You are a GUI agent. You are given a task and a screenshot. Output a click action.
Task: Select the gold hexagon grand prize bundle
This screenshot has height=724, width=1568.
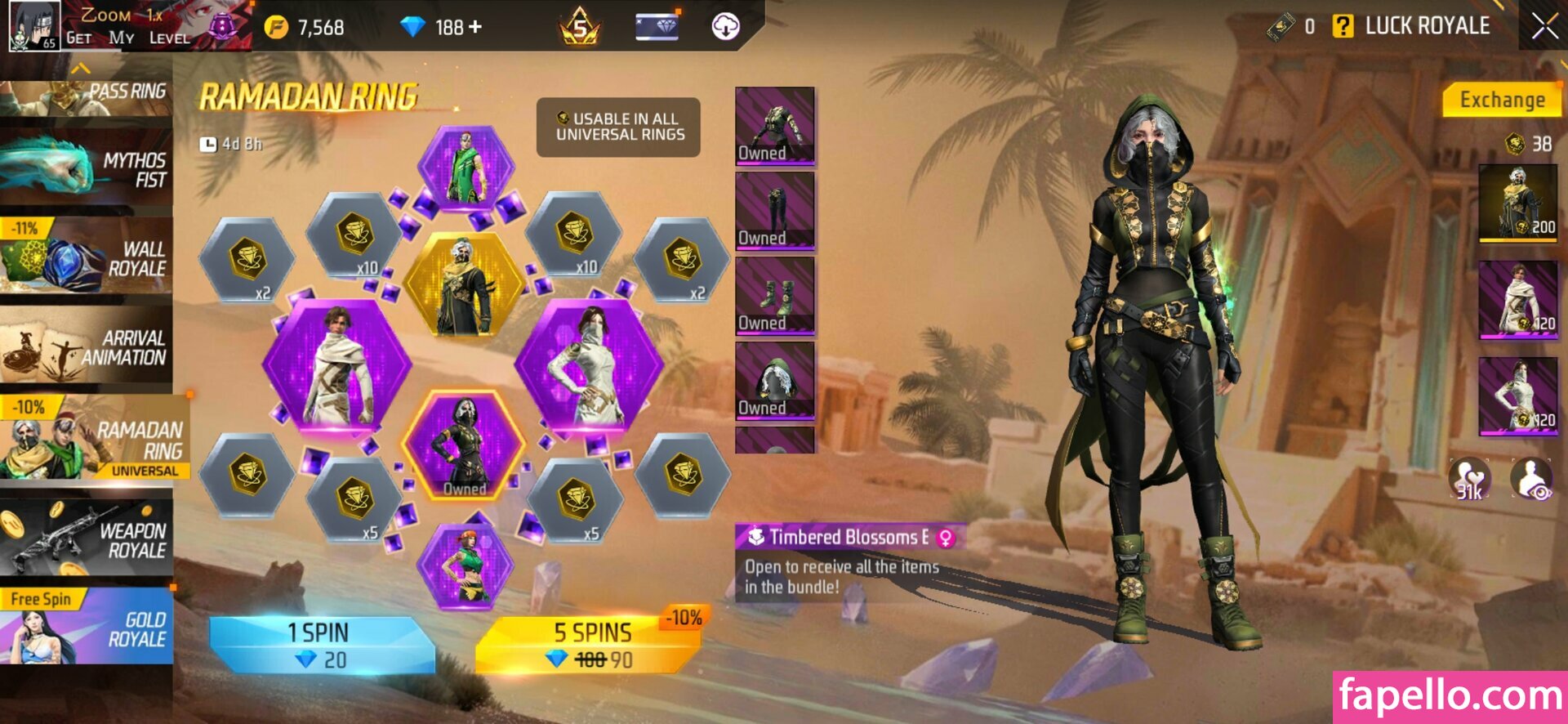click(465, 284)
